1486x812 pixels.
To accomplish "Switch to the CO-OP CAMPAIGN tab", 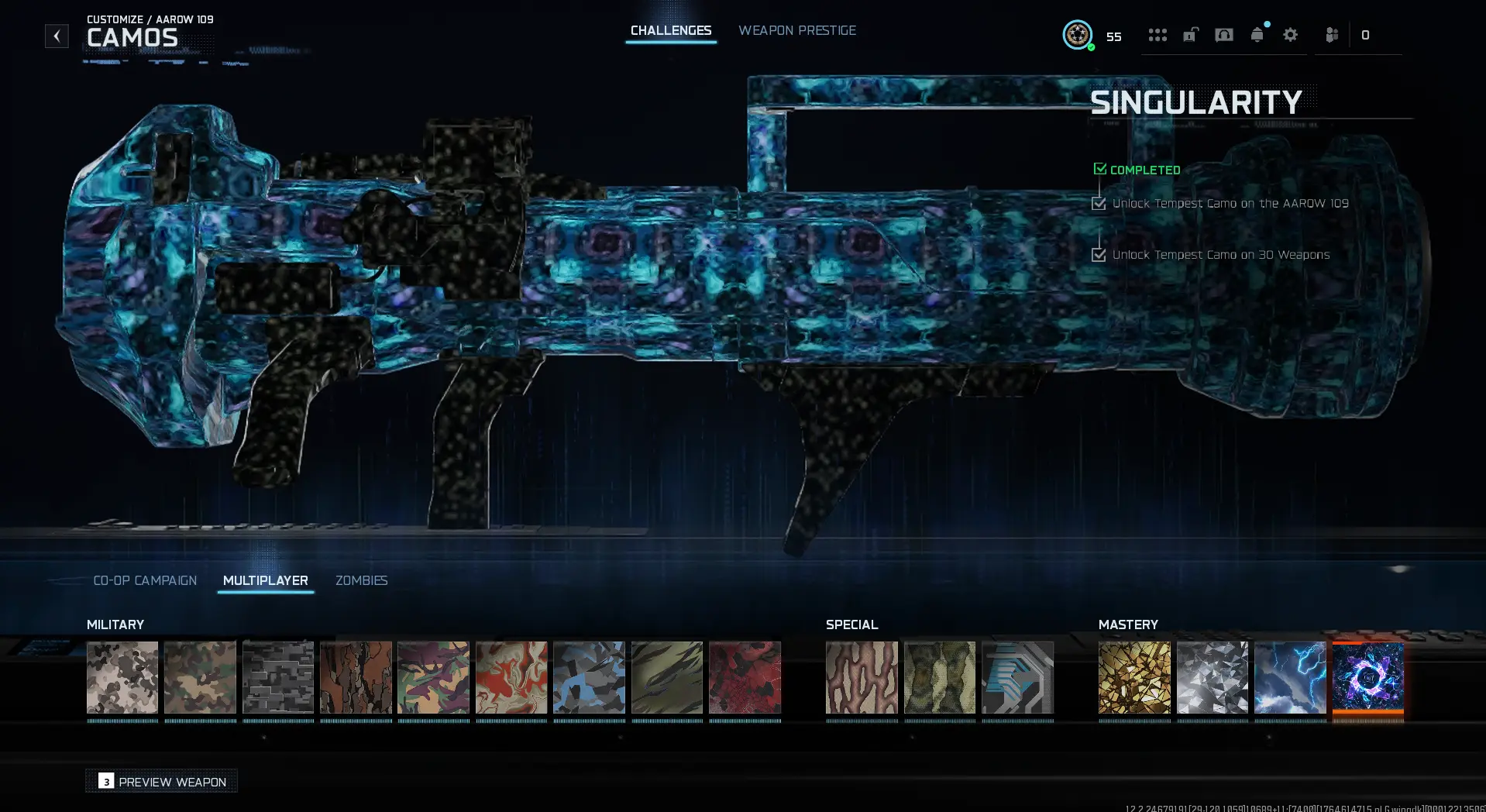I will [x=145, y=580].
